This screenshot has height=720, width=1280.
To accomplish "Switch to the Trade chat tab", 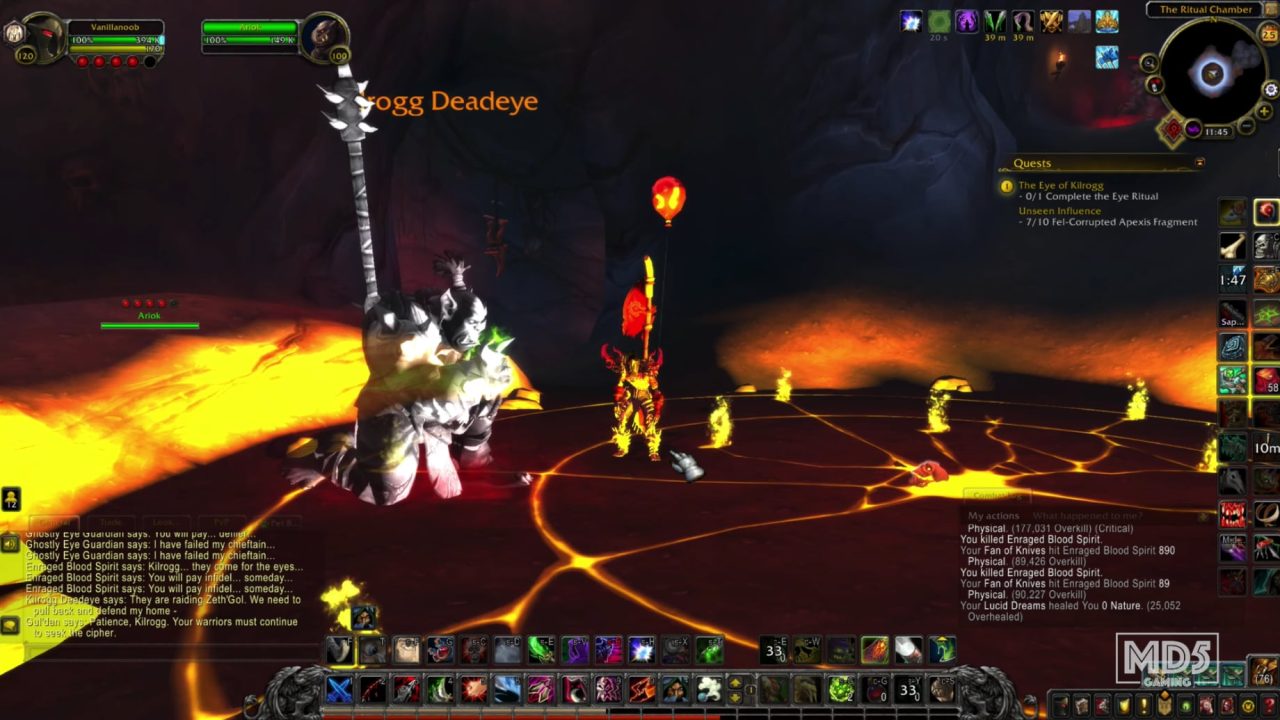I will (x=112, y=521).
